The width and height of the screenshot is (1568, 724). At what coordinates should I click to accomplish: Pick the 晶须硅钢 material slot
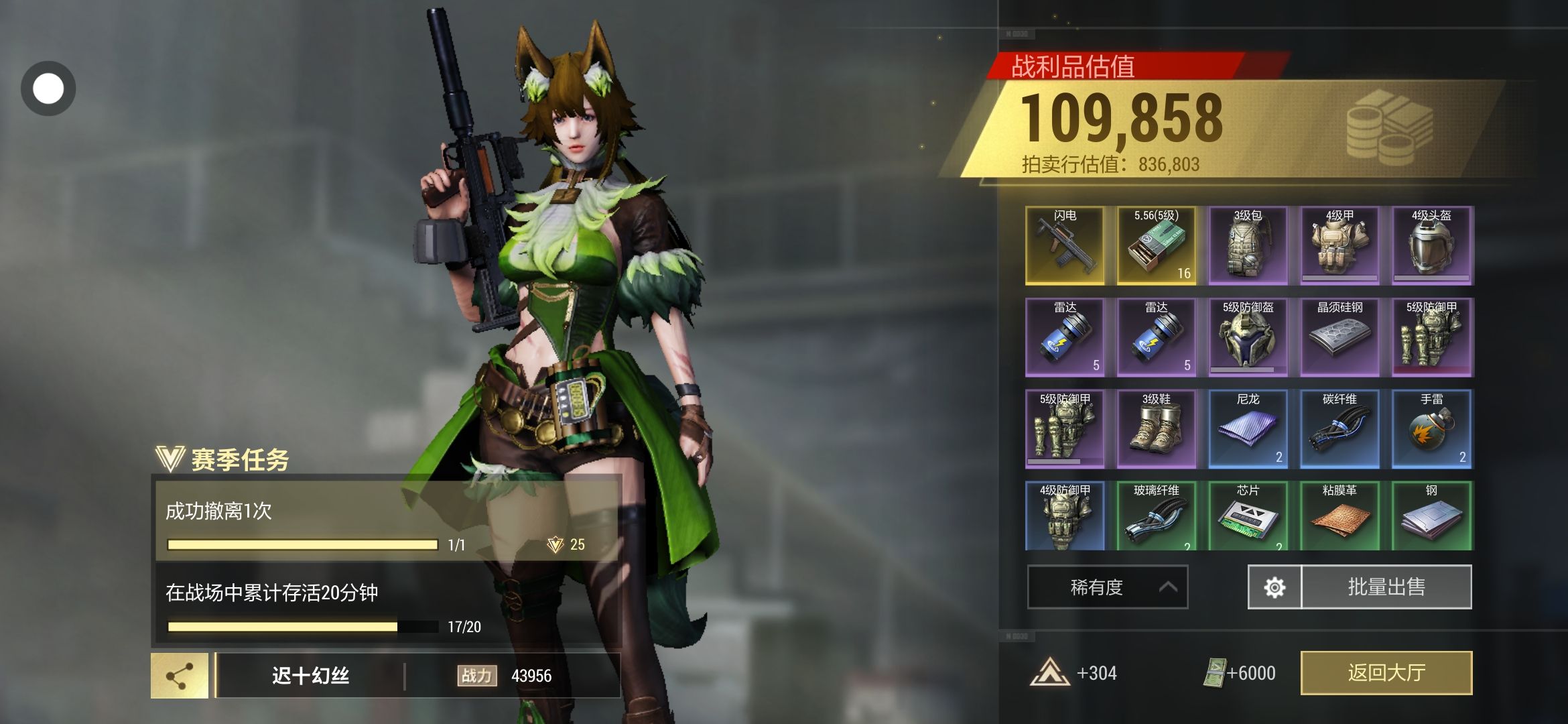(1340, 337)
